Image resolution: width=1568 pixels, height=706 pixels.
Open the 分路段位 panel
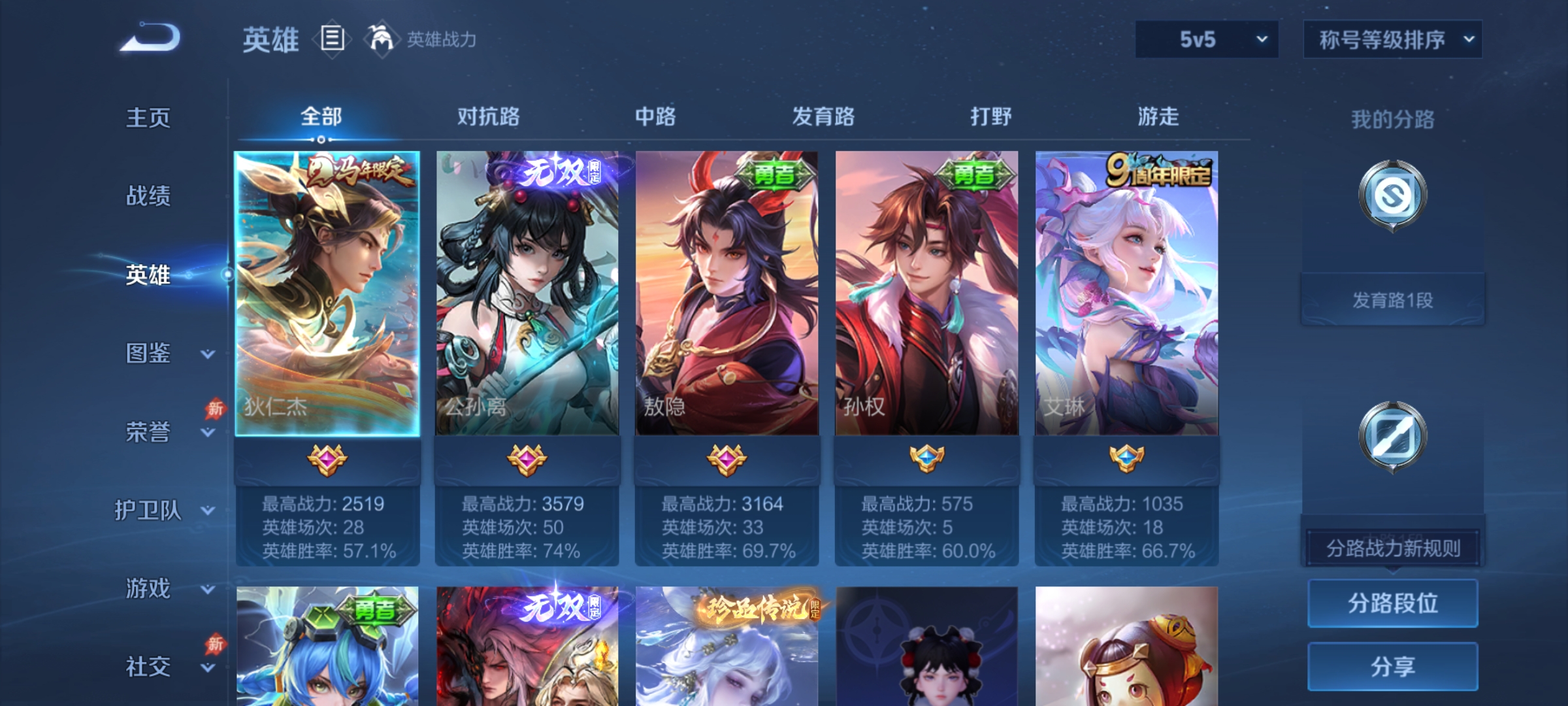pos(1392,603)
